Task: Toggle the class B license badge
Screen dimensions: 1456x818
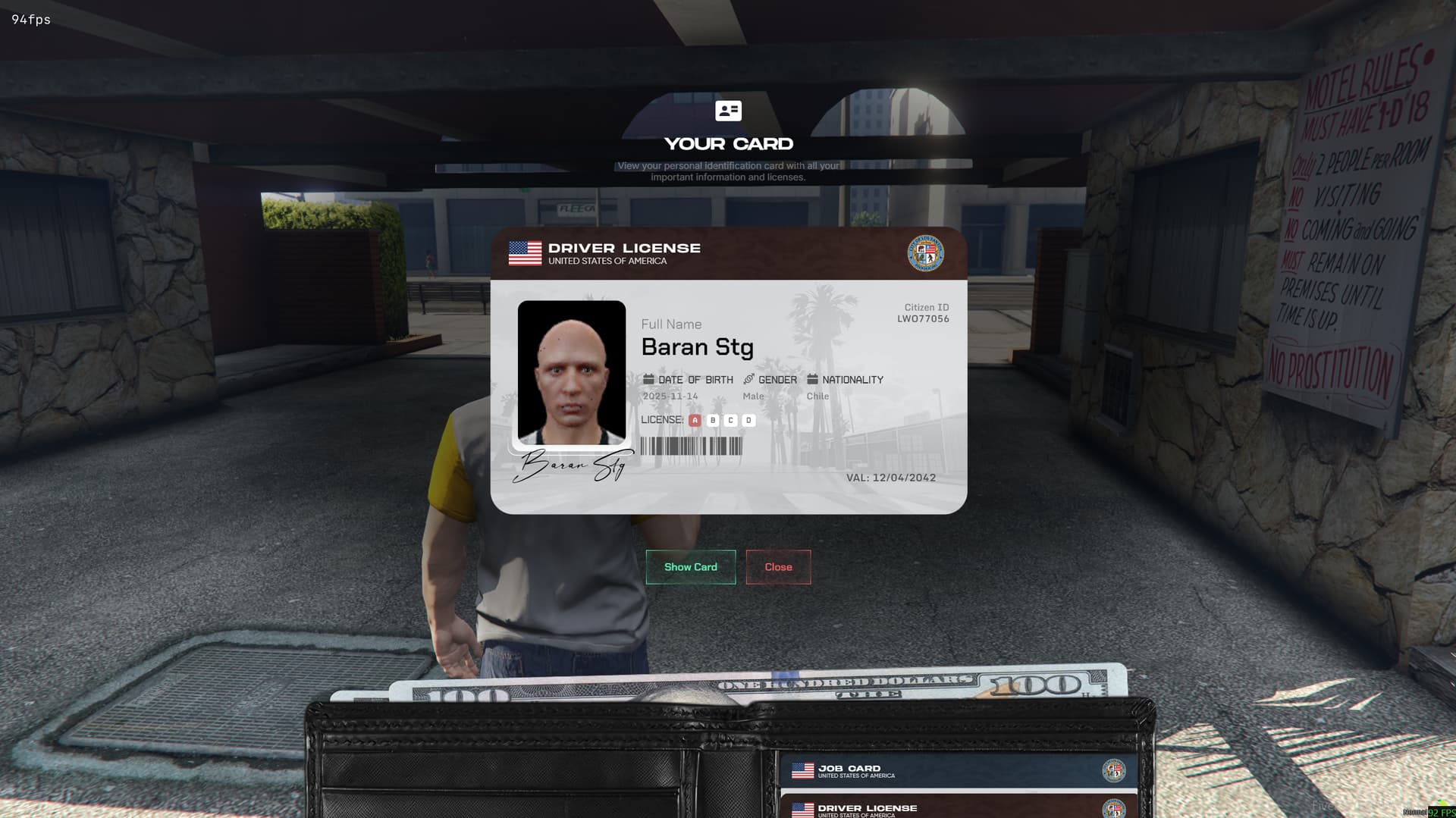Action: [713, 419]
